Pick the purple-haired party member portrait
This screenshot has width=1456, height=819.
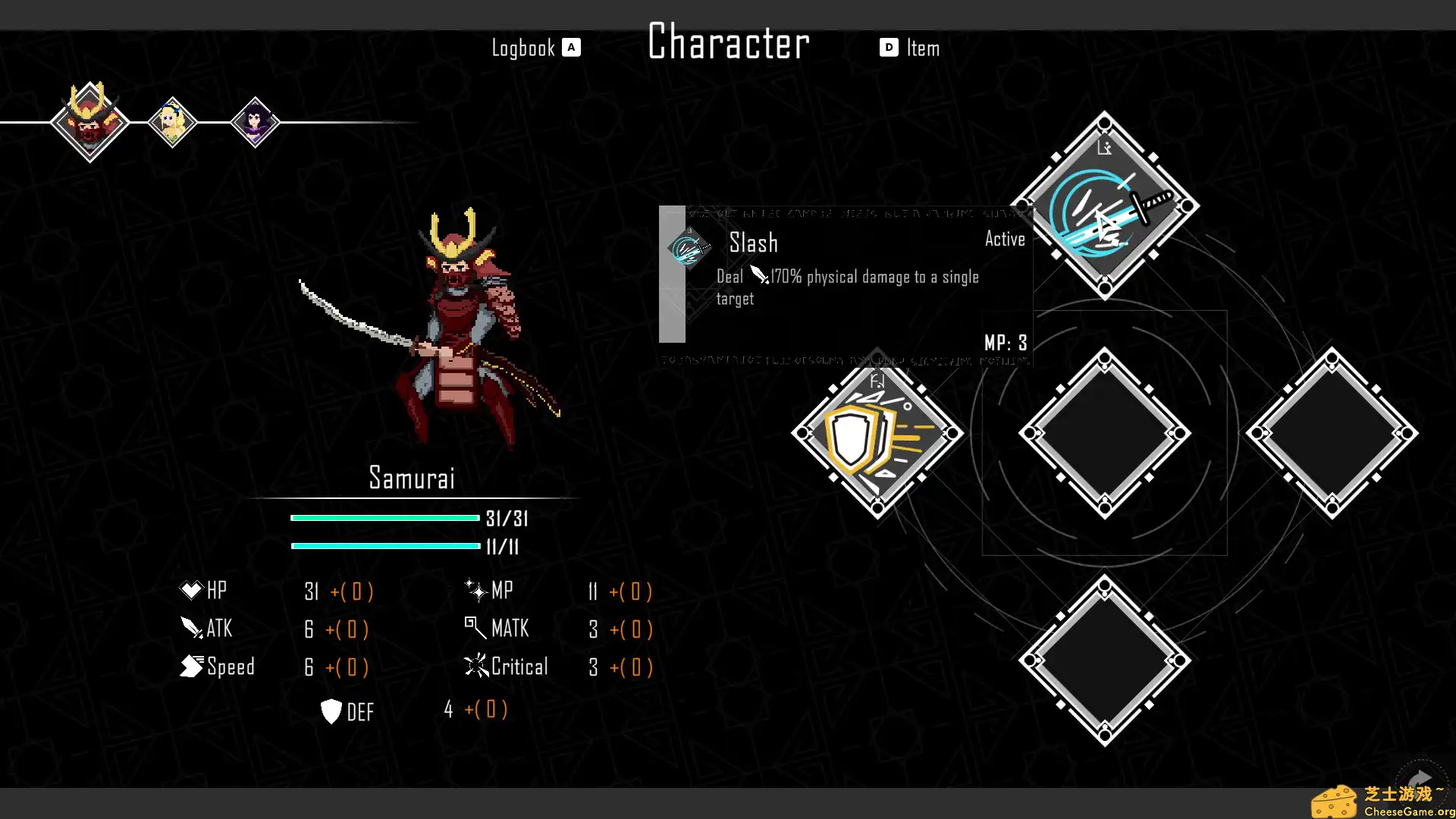tap(256, 123)
